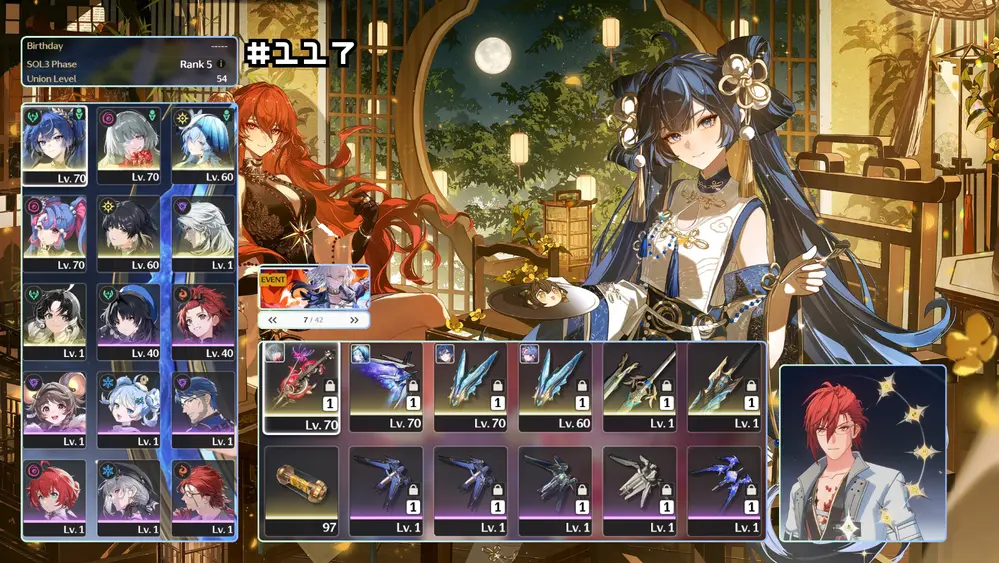The height and width of the screenshot is (563, 999).
Task: Pick the blue-capped man with glasses
Action: coord(203,409)
